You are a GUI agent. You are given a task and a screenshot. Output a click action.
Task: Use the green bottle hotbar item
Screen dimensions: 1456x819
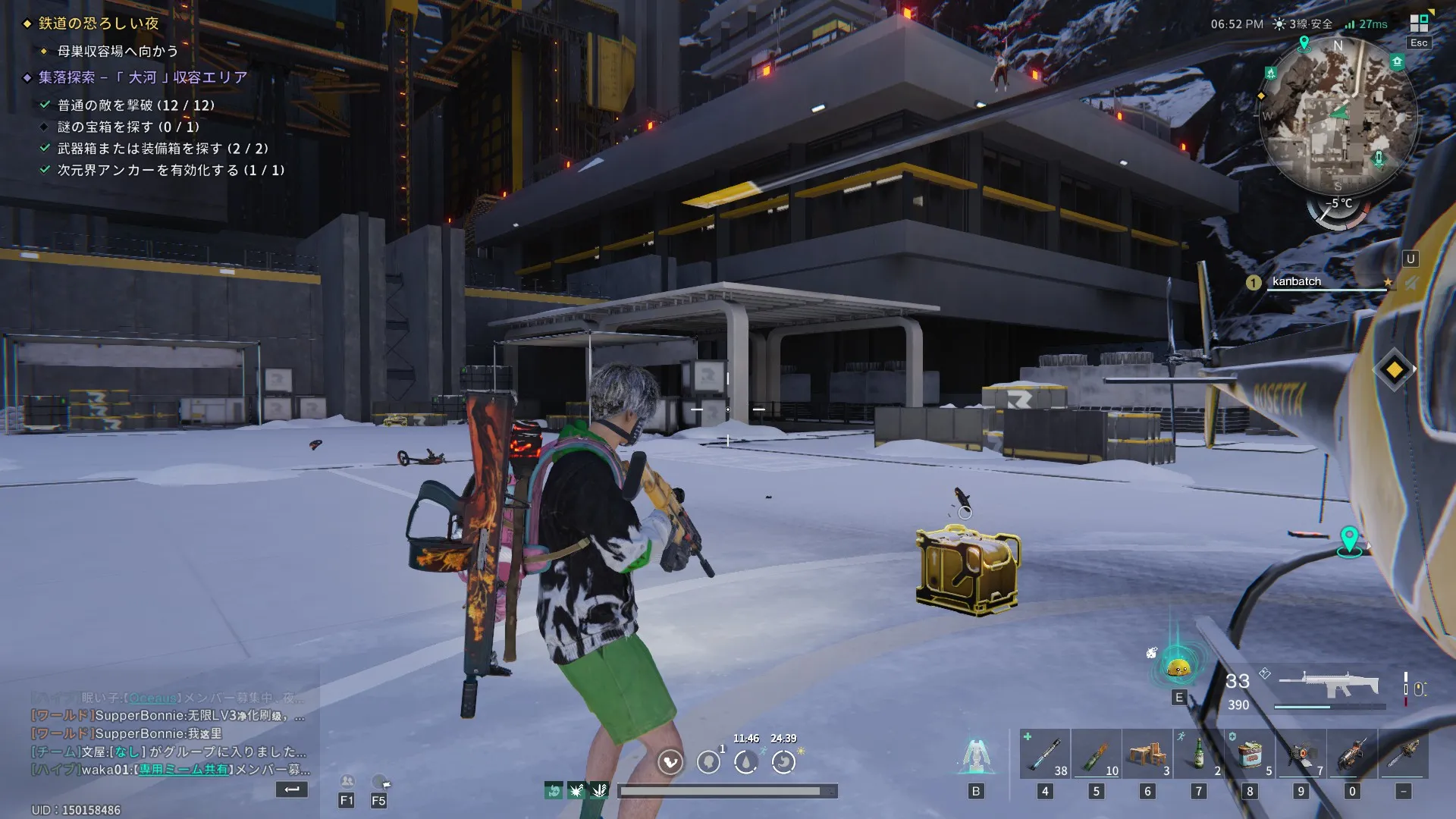pyautogui.click(x=1198, y=754)
